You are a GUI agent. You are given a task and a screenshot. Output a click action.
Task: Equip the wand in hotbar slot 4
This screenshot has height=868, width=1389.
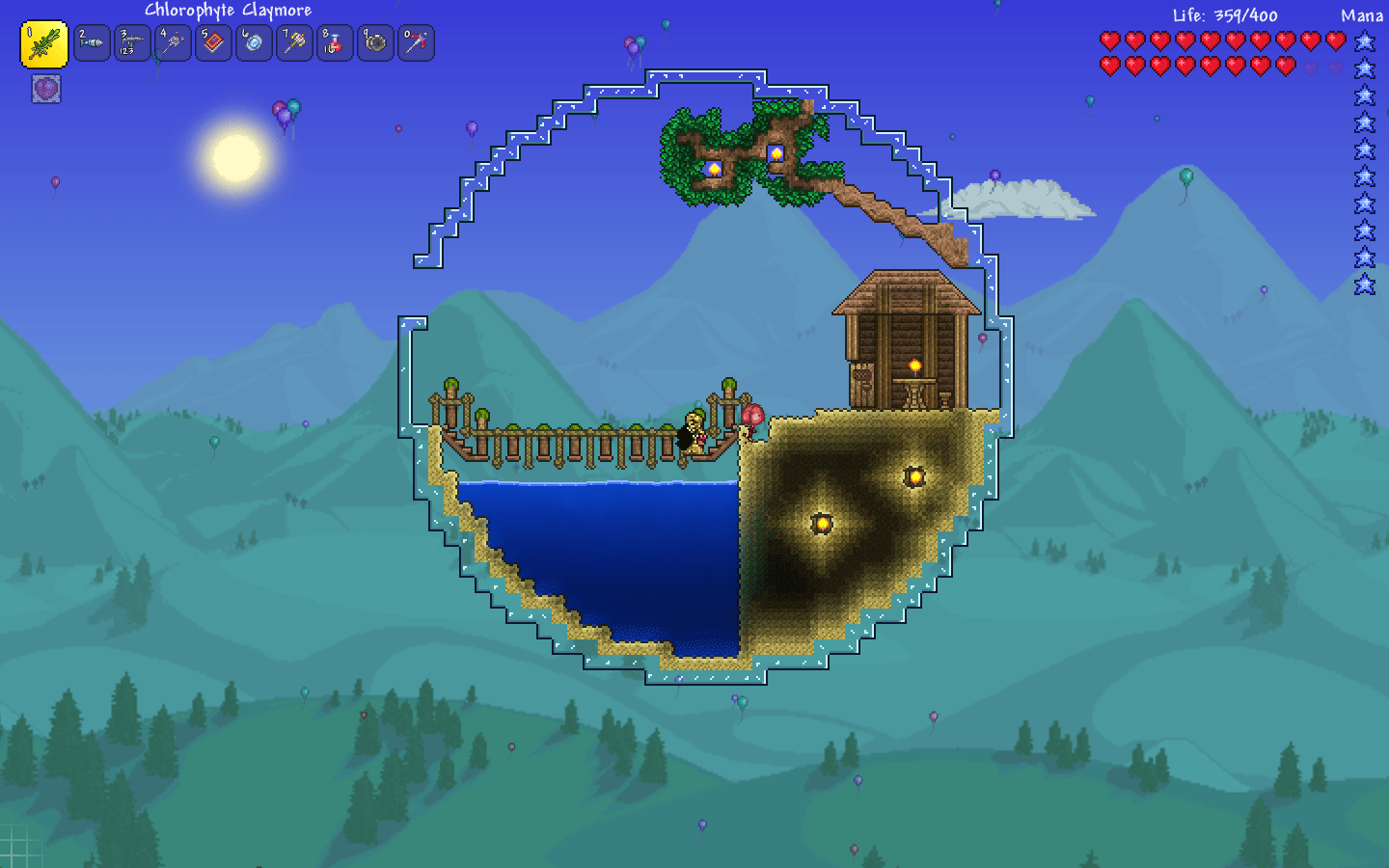click(x=173, y=43)
